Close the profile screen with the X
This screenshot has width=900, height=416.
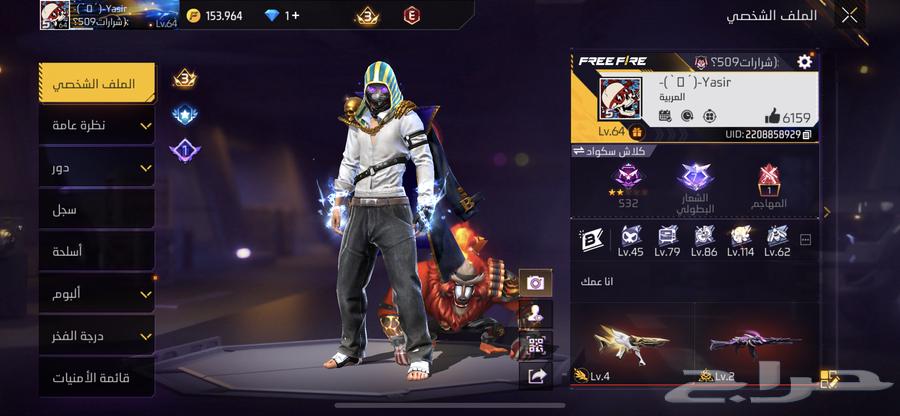click(849, 15)
